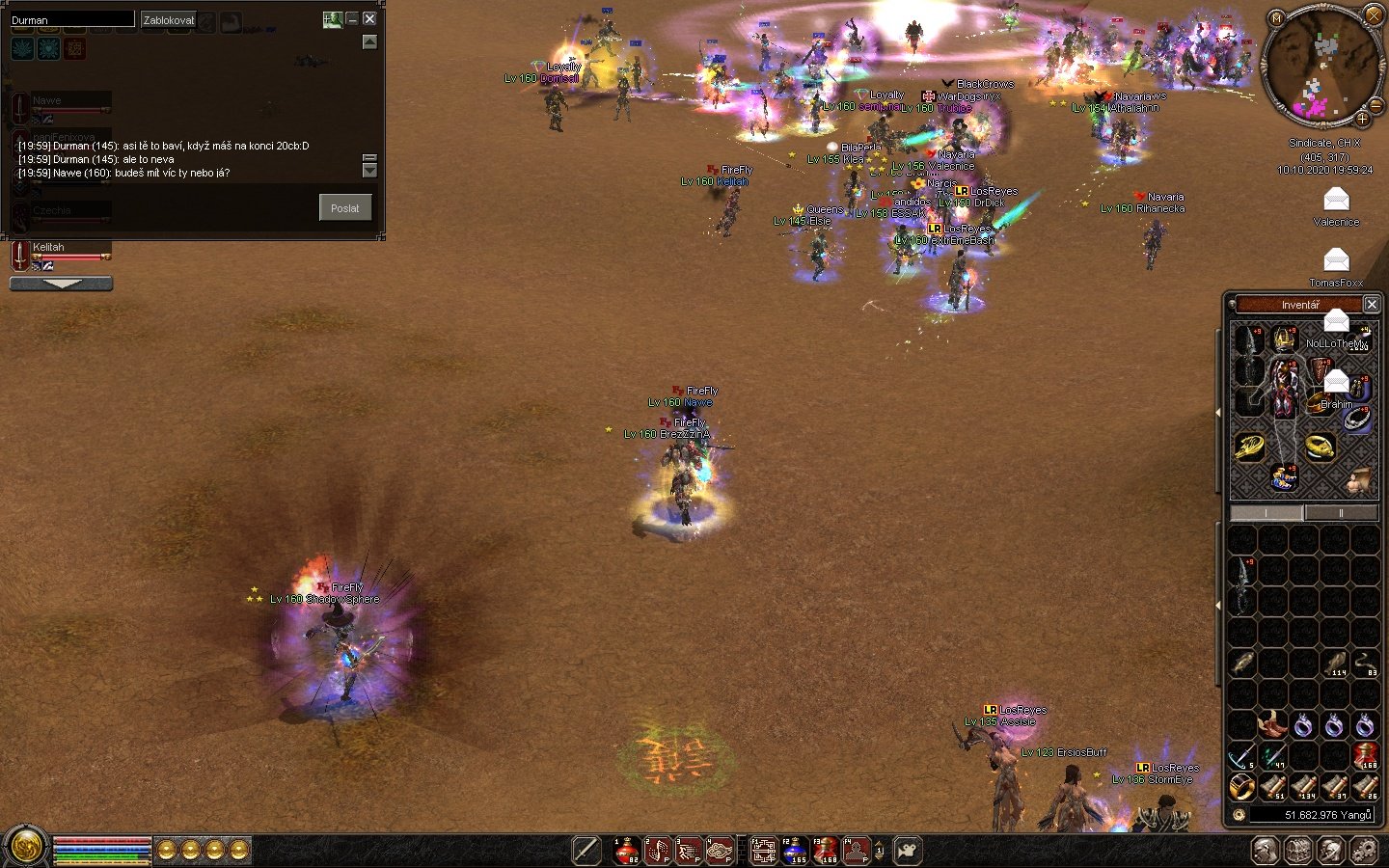Select the equipped golden helmet slot
This screenshot has height=868, width=1389.
pyautogui.click(x=1284, y=339)
